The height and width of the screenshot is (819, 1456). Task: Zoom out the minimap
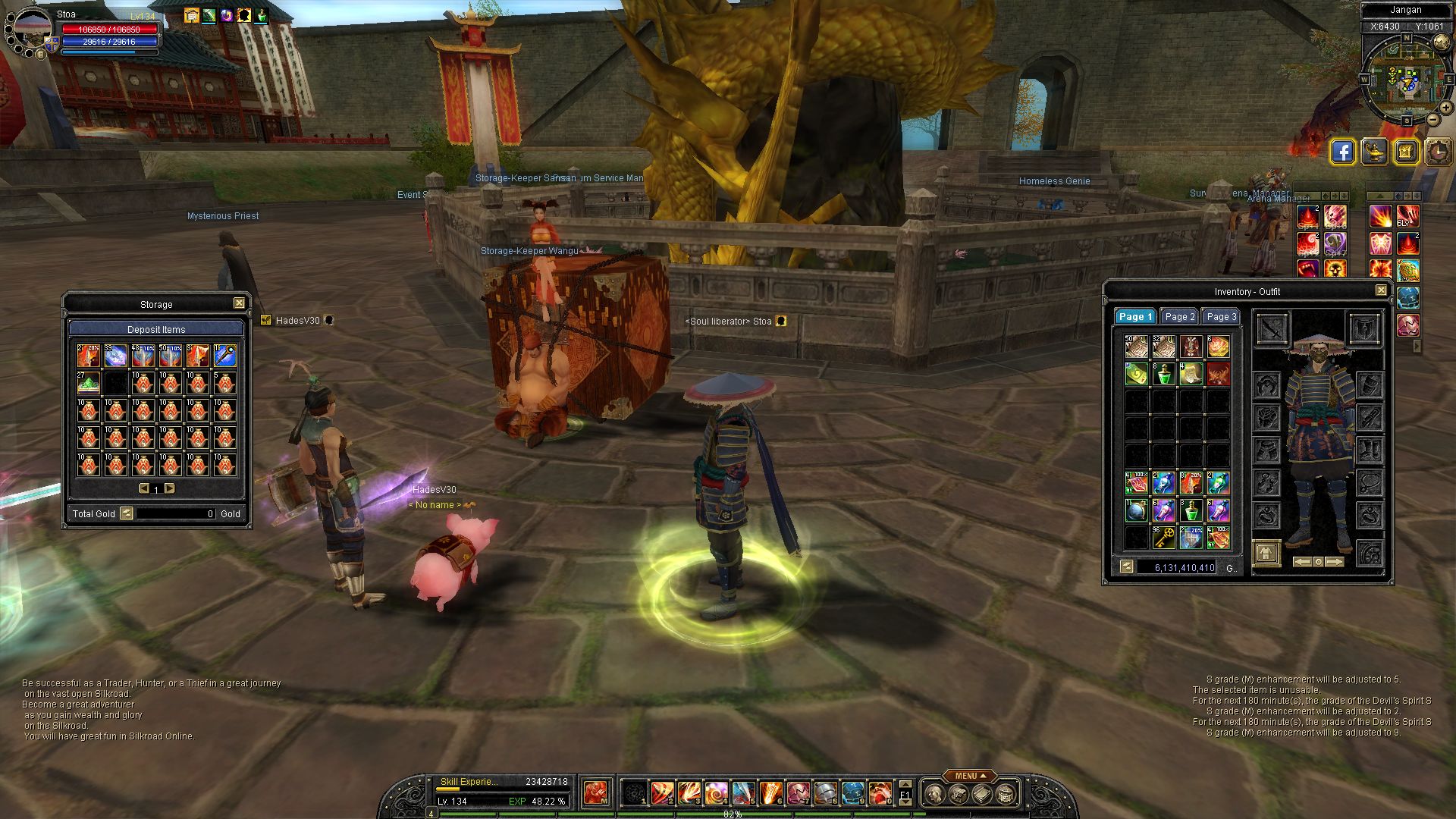point(1432,120)
